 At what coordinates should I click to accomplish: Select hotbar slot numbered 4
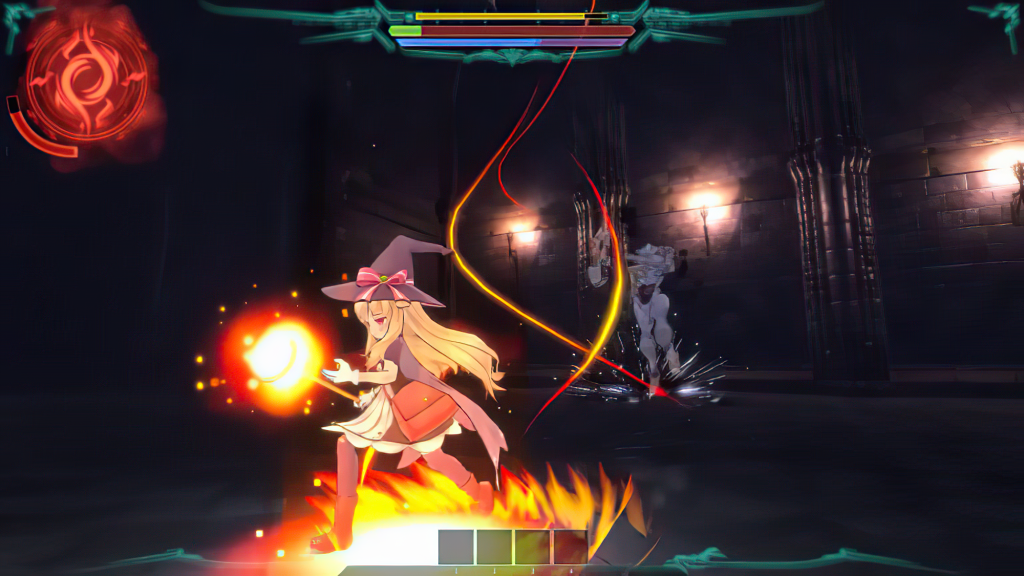pyautogui.click(x=570, y=547)
